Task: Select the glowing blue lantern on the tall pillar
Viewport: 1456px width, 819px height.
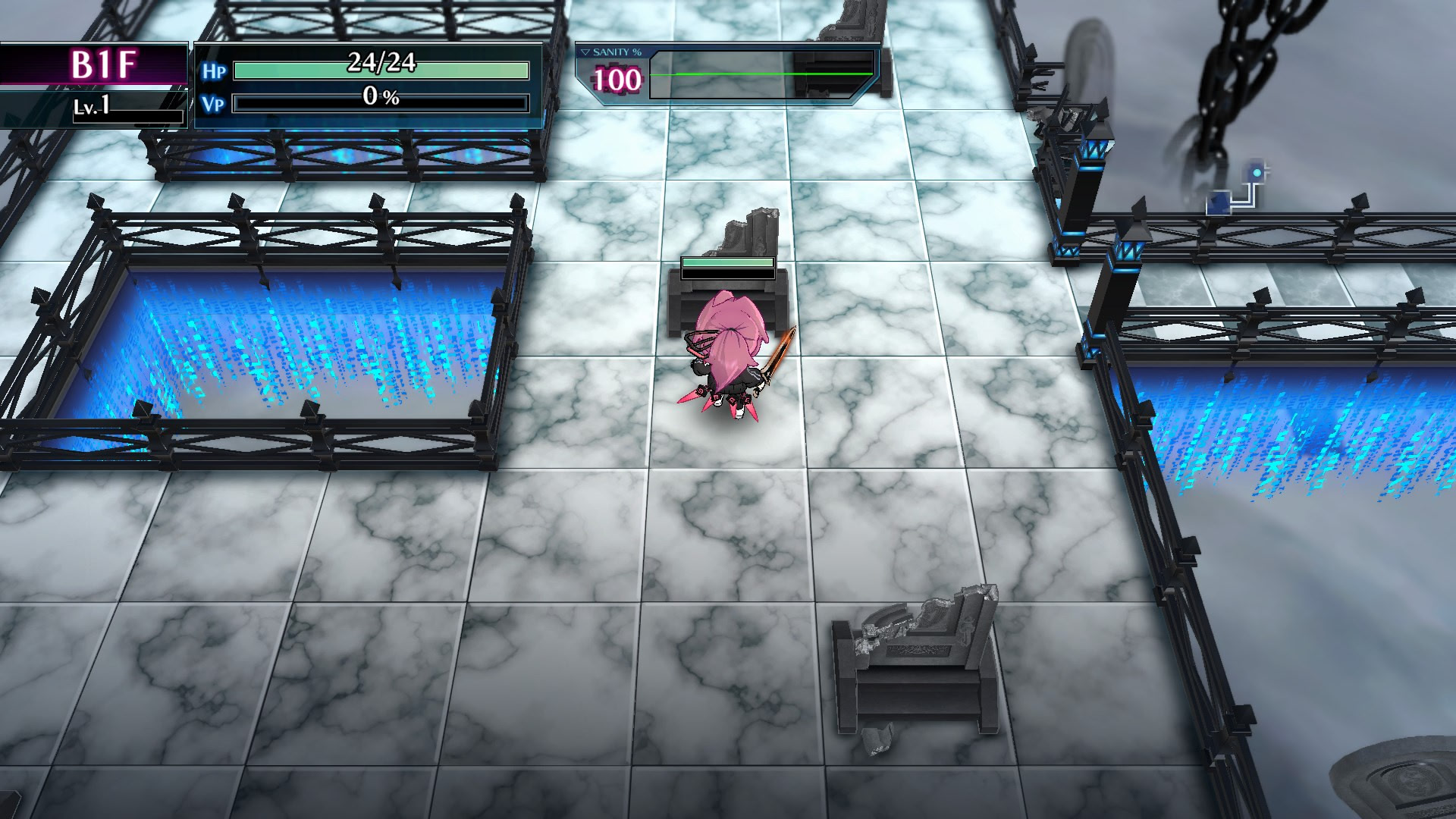Action: (x=1095, y=151)
